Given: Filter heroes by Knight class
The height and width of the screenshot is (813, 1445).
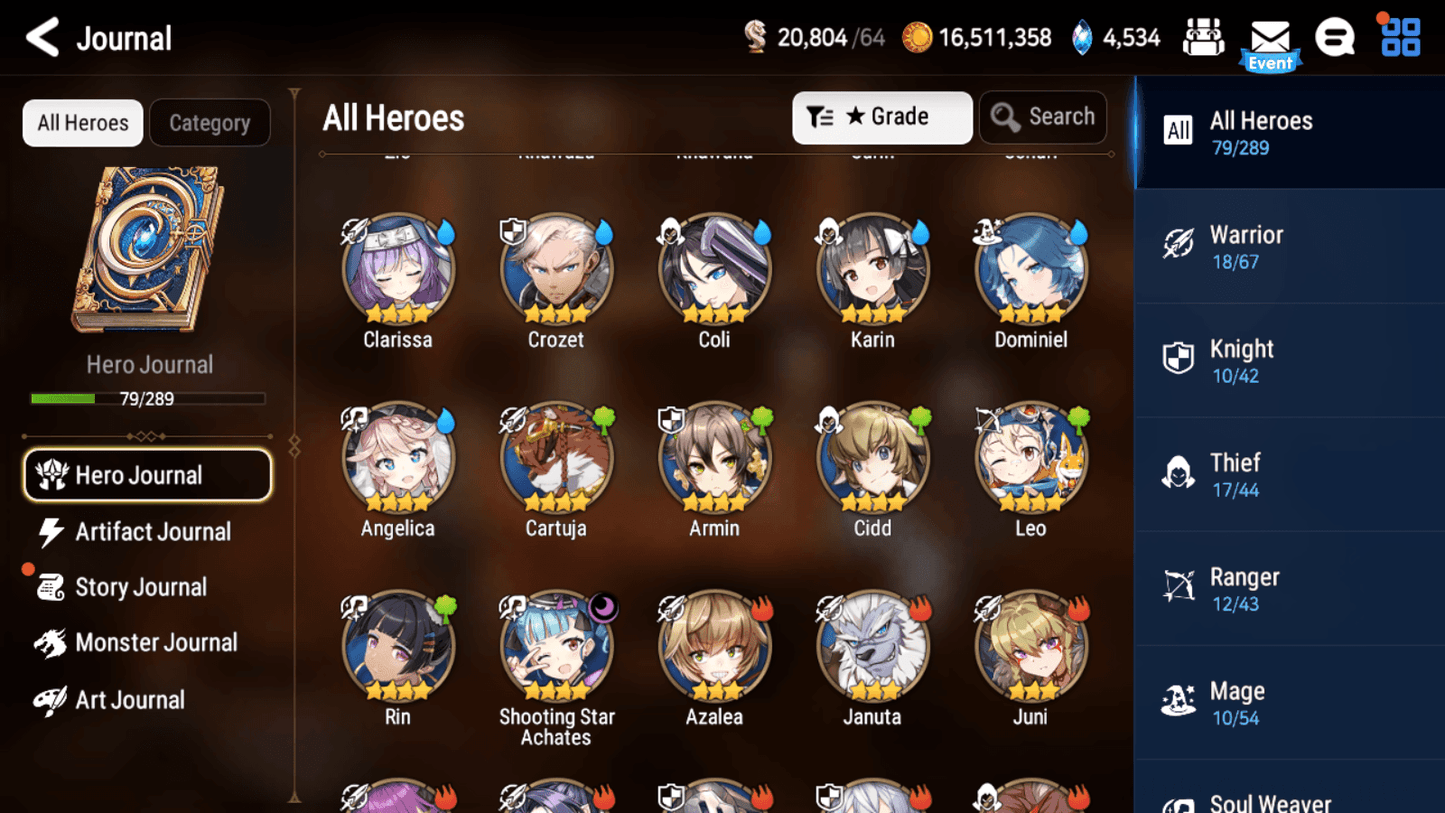Looking at the screenshot, I should 1289,359.
